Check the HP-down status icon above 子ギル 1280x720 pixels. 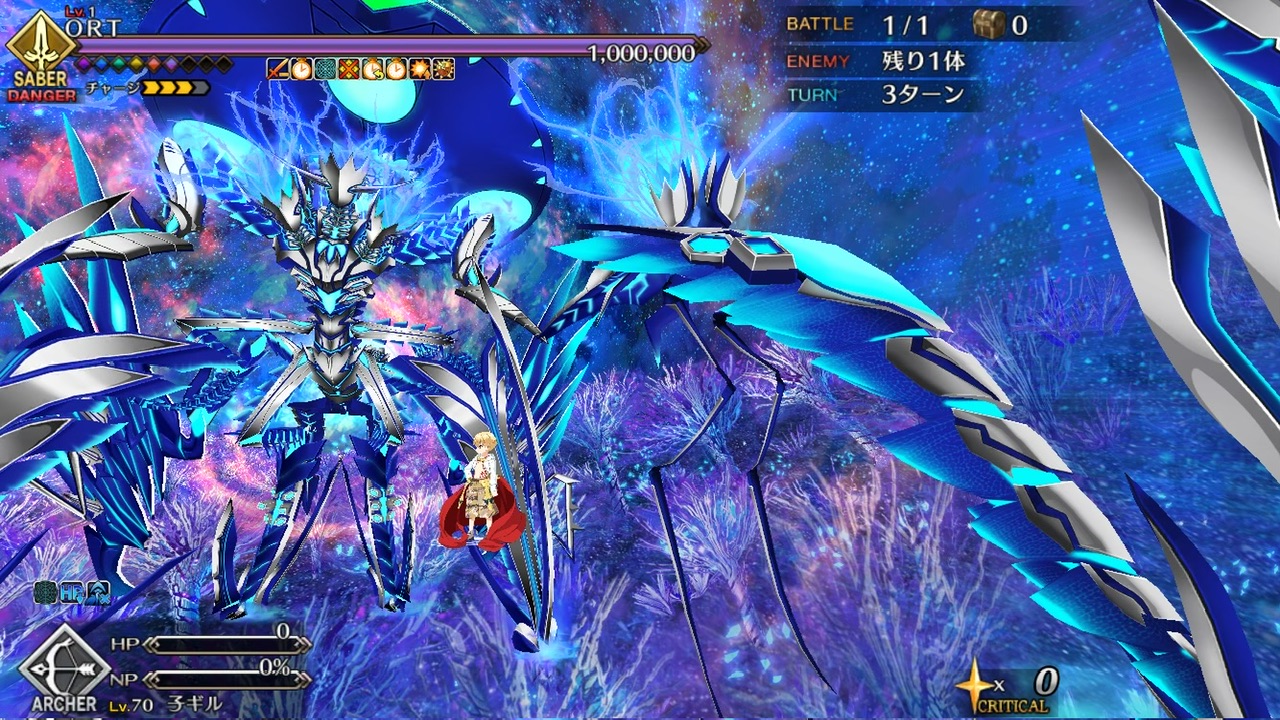coord(71,593)
